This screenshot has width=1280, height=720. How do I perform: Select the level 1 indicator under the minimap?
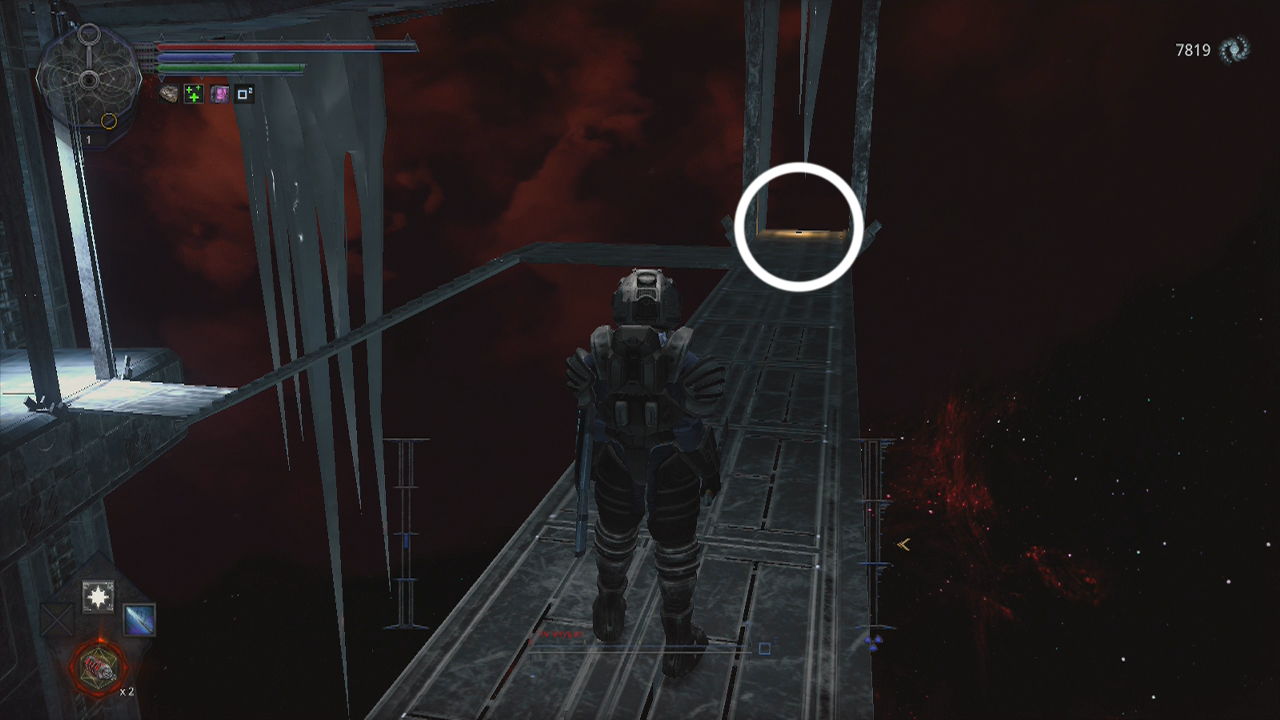coord(89,138)
